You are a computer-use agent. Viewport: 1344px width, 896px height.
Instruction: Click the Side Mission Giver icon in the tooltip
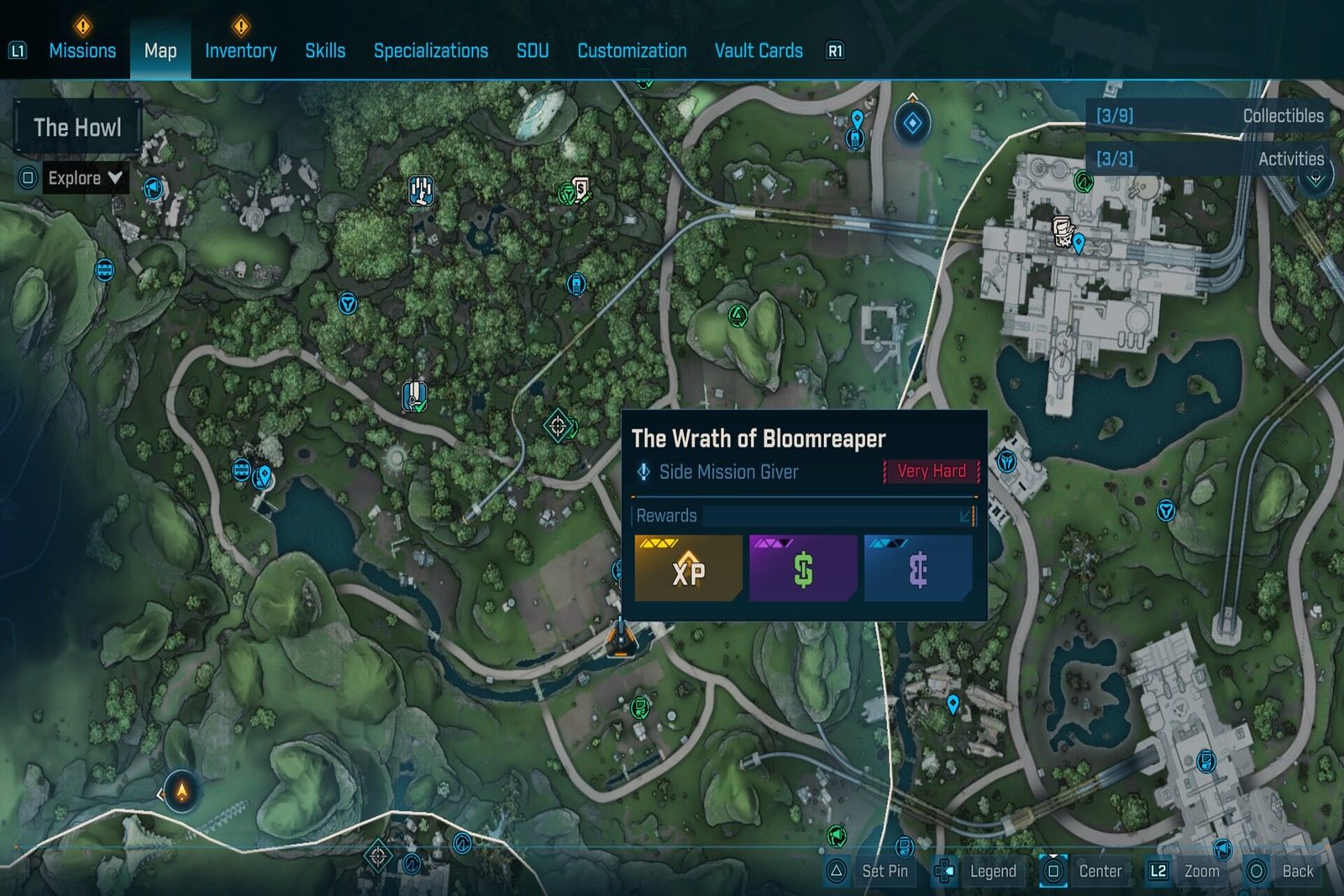(x=645, y=472)
